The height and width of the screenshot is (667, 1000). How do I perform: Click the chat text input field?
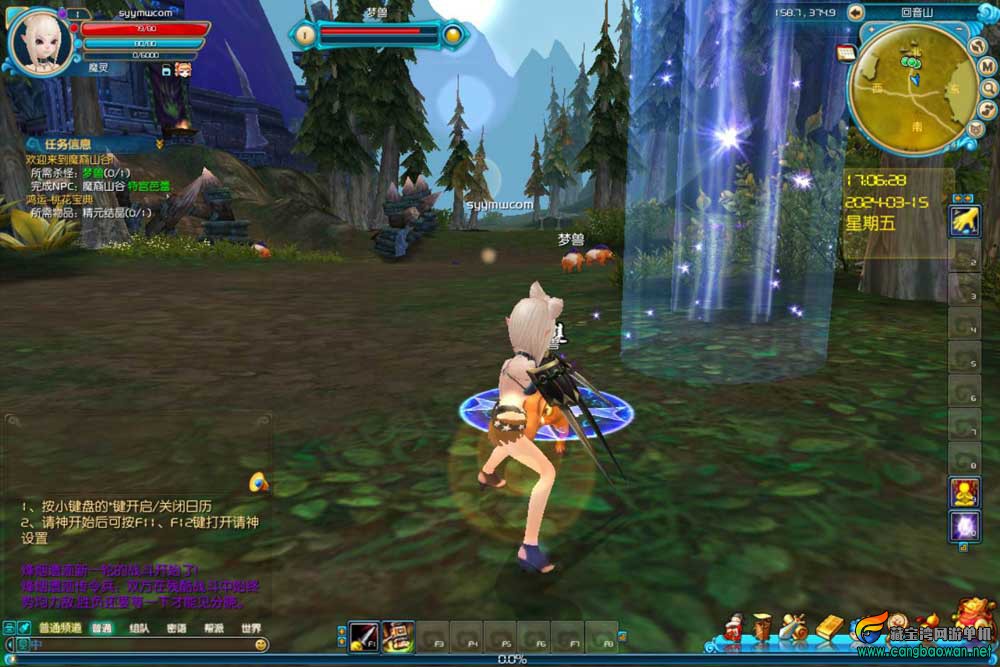tap(140, 646)
